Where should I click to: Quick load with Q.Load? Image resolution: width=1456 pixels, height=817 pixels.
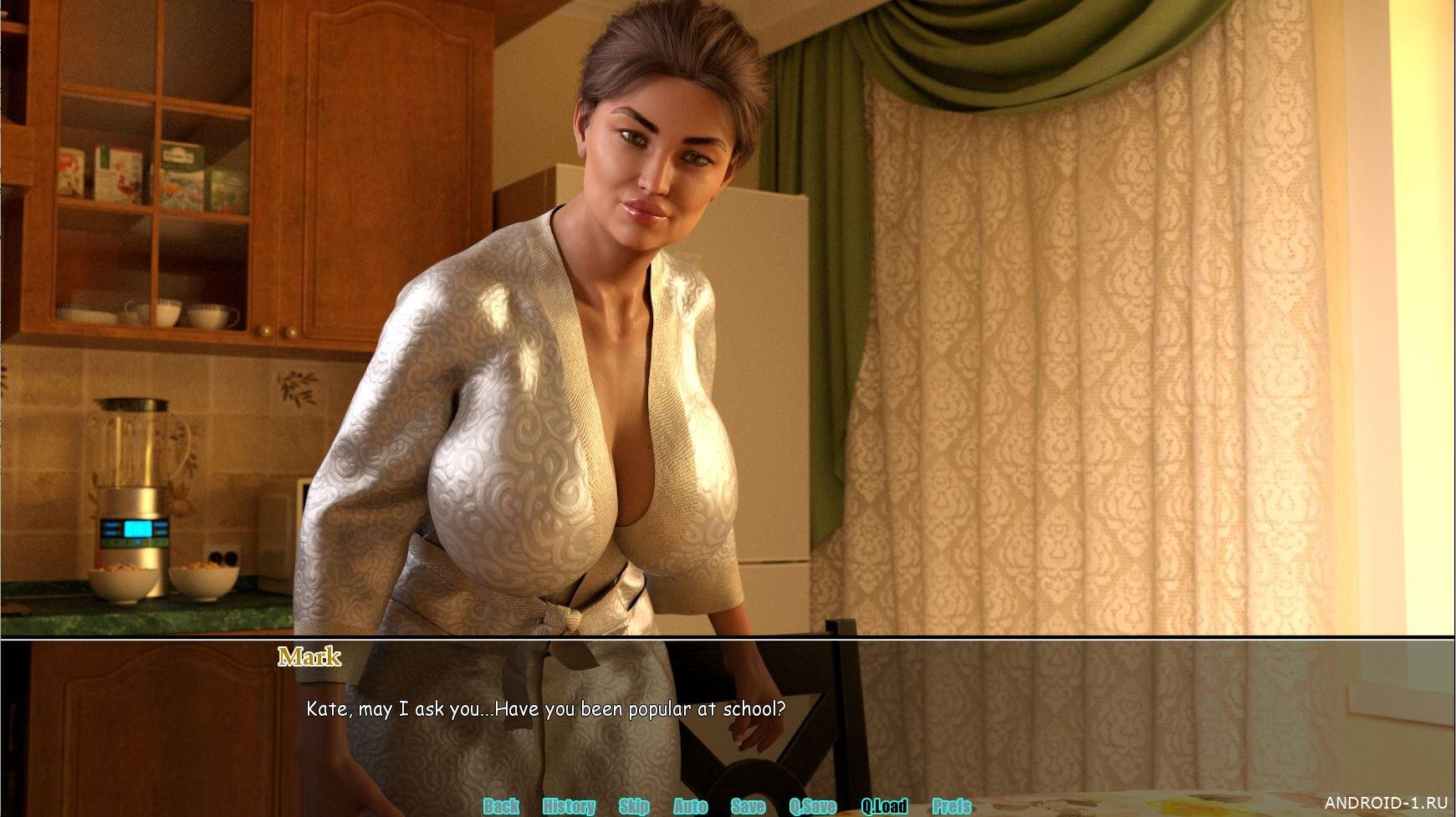884,806
